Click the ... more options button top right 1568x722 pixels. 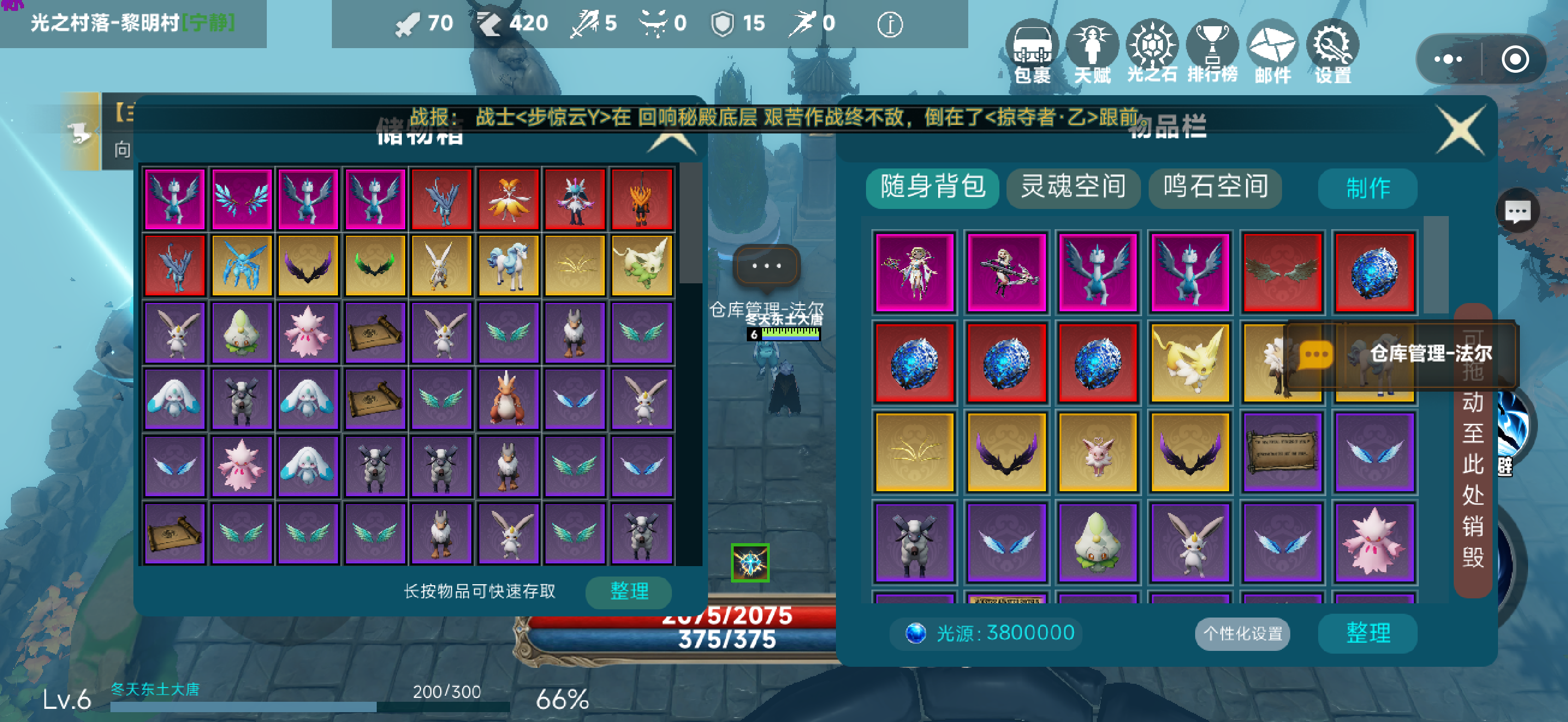click(1449, 59)
